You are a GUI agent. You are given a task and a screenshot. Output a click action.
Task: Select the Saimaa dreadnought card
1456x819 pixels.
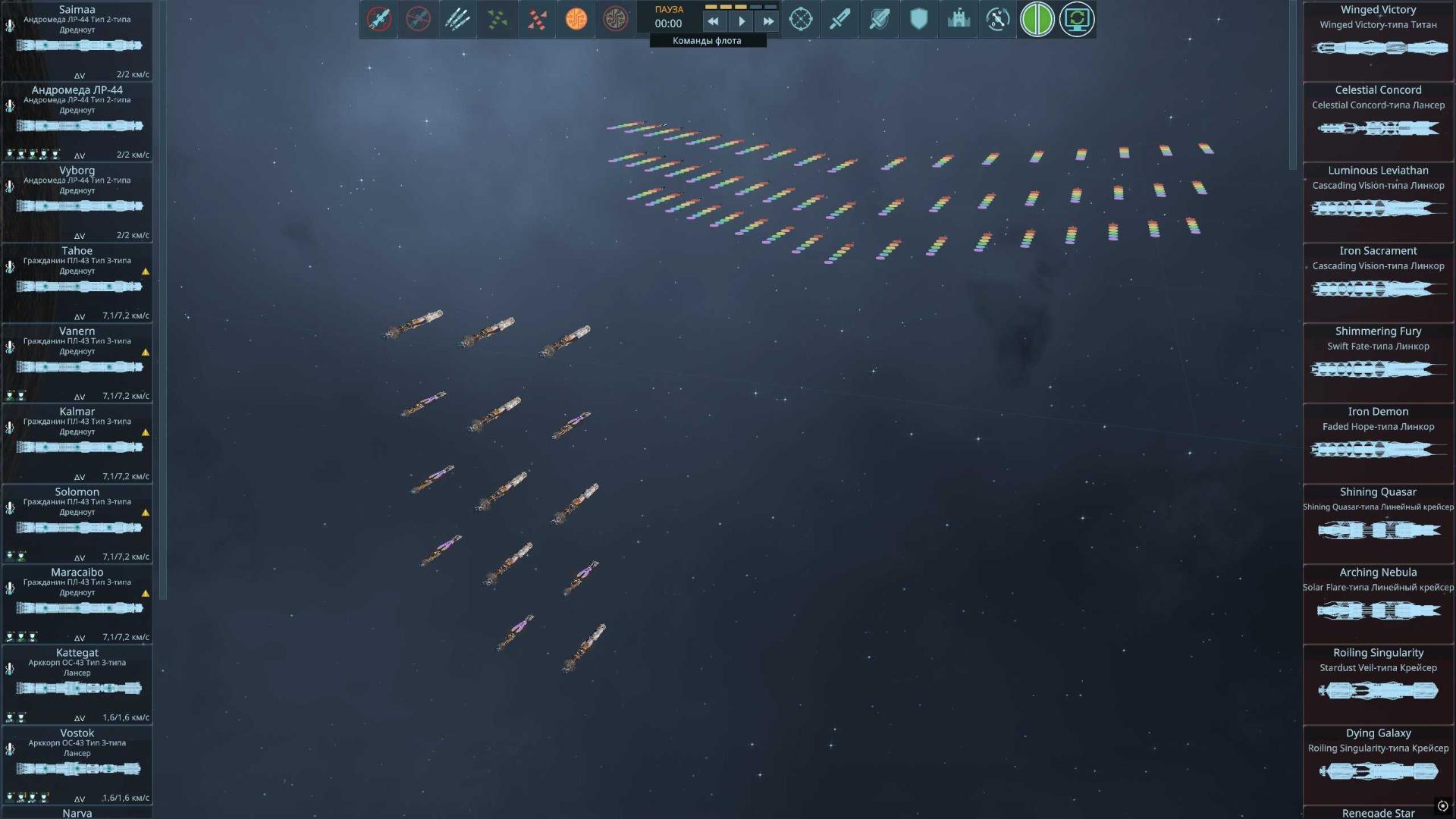point(77,41)
